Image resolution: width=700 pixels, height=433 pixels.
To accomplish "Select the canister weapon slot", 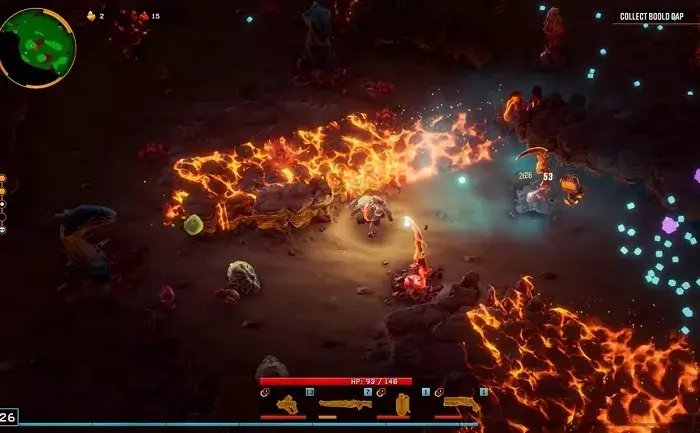I will point(403,404).
